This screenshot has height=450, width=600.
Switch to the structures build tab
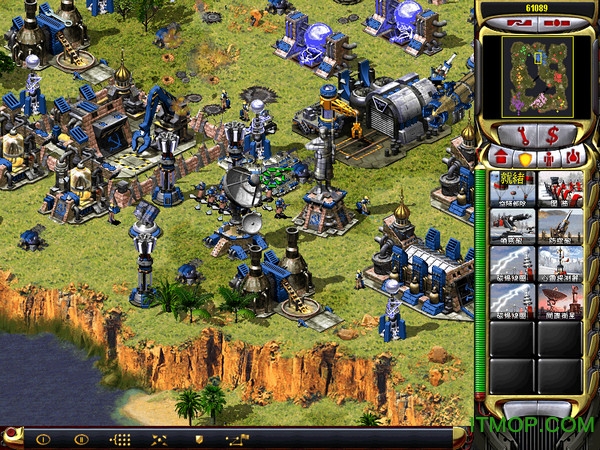(499, 156)
